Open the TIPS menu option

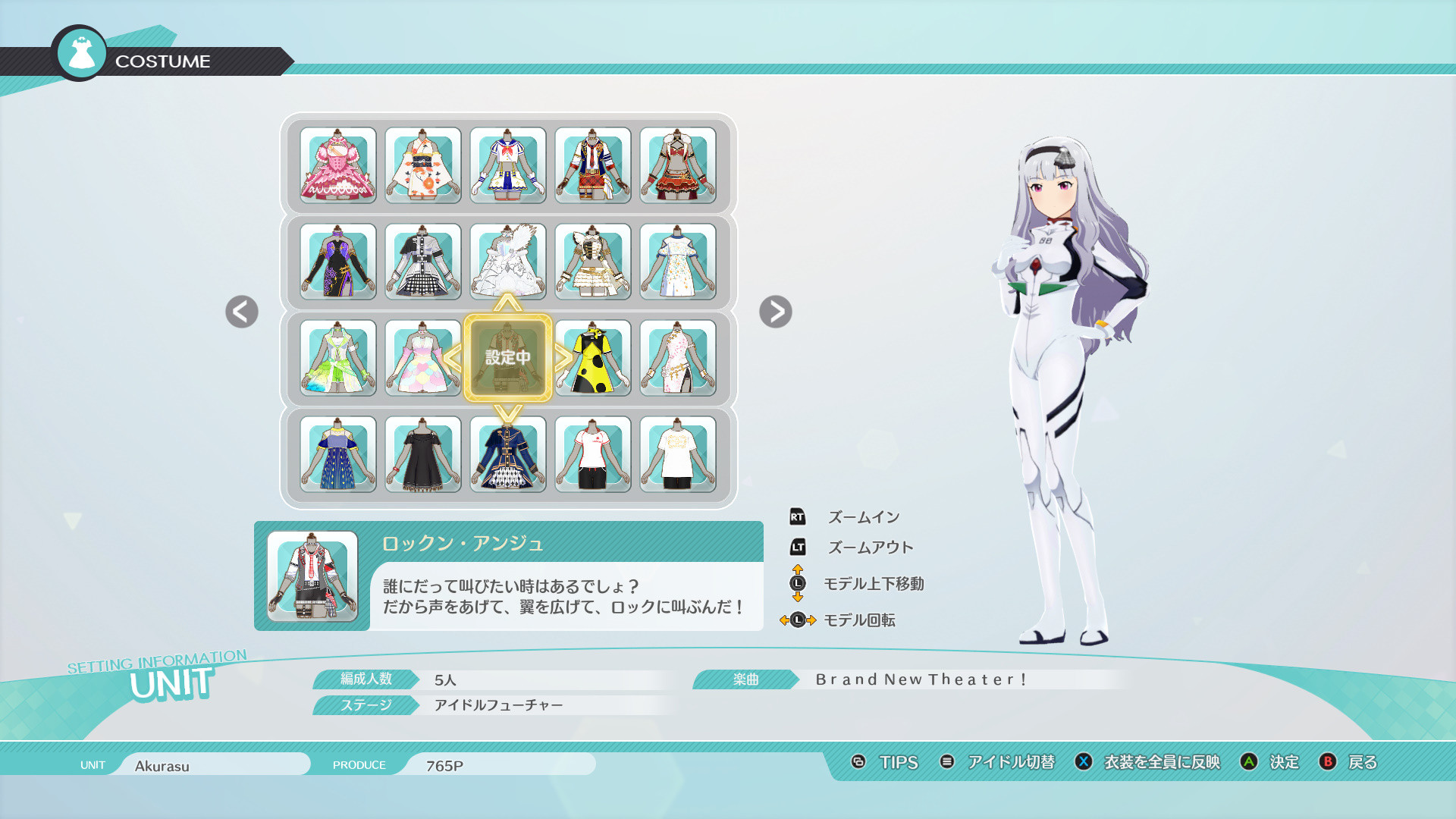point(898,763)
